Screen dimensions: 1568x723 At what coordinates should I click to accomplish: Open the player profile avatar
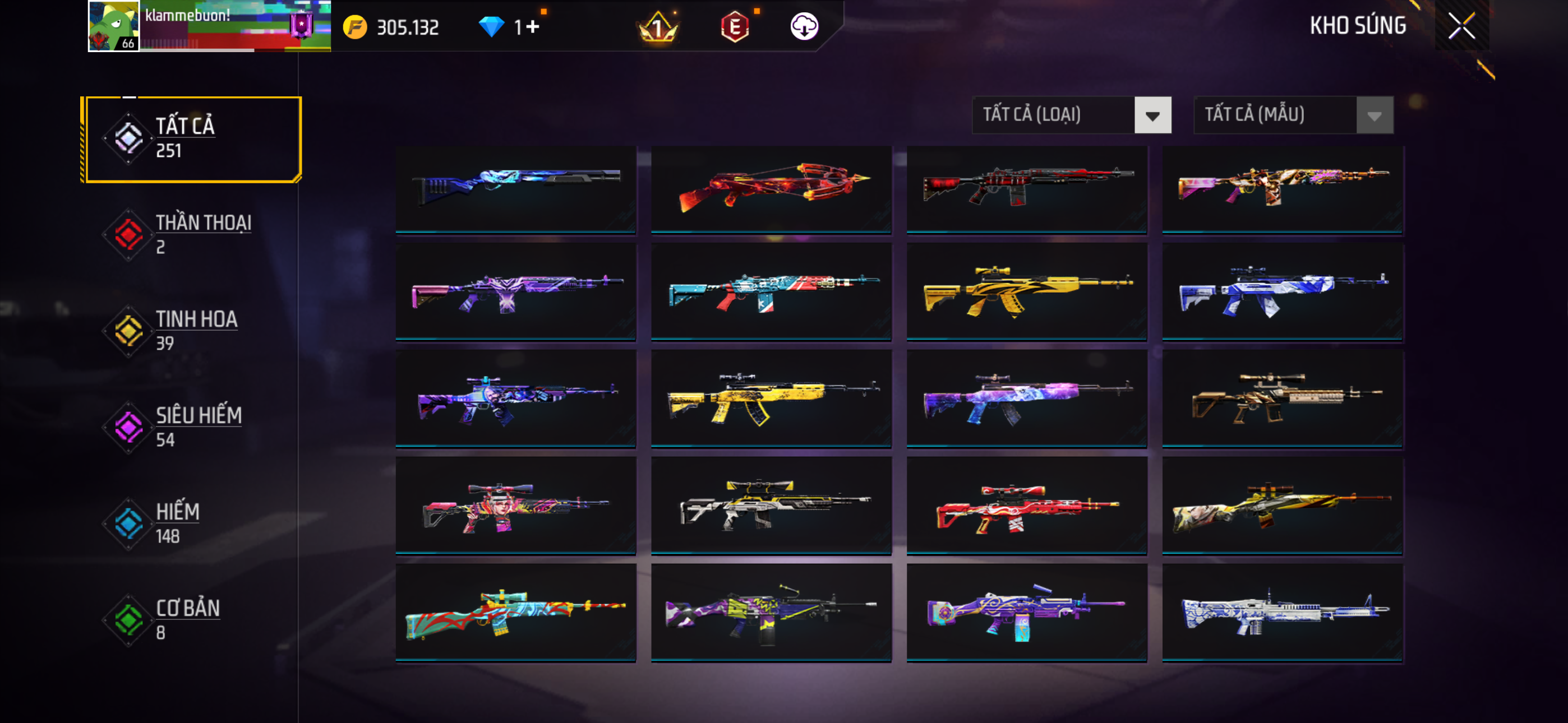114,26
